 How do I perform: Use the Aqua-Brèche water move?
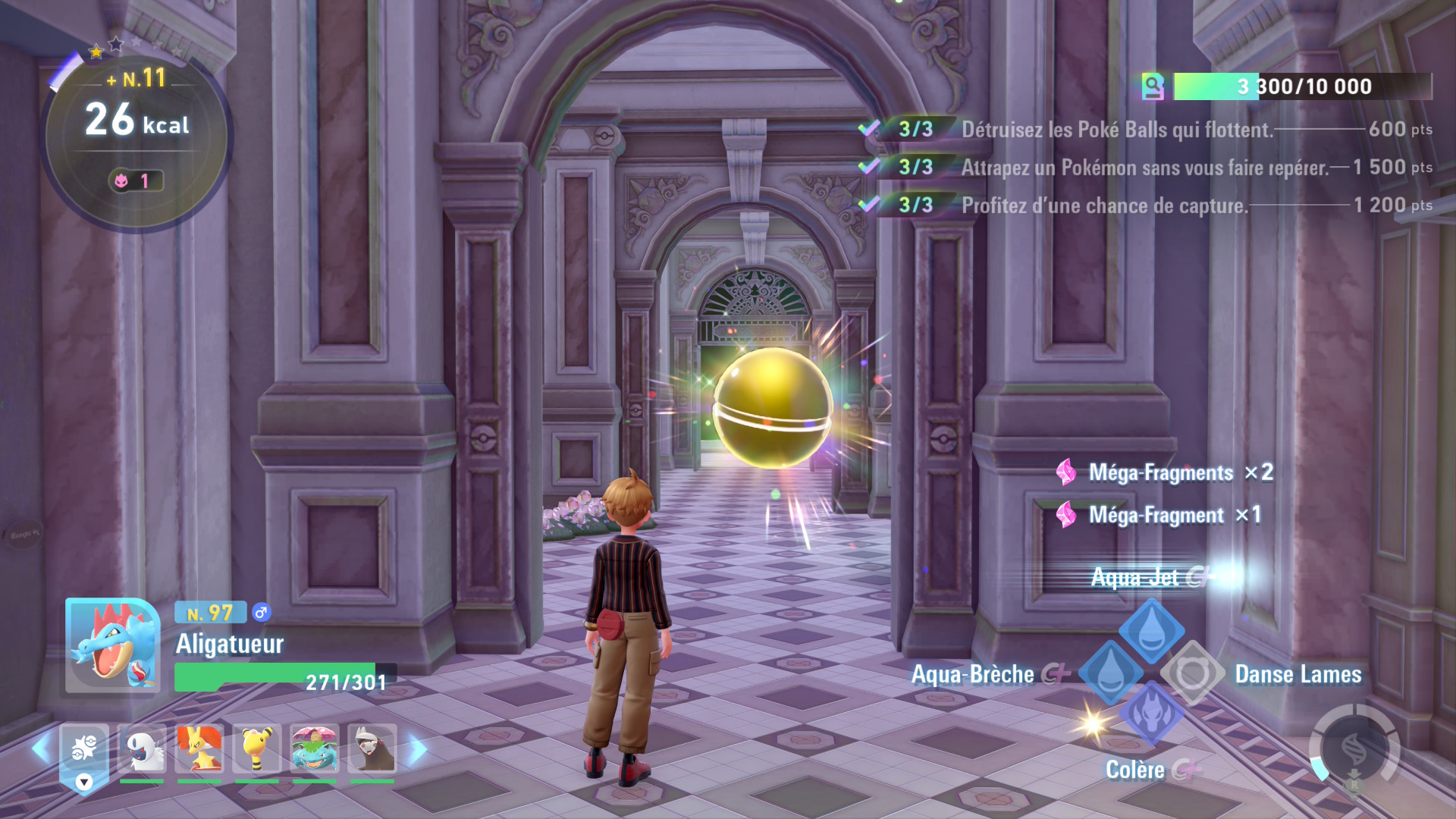point(1110,673)
